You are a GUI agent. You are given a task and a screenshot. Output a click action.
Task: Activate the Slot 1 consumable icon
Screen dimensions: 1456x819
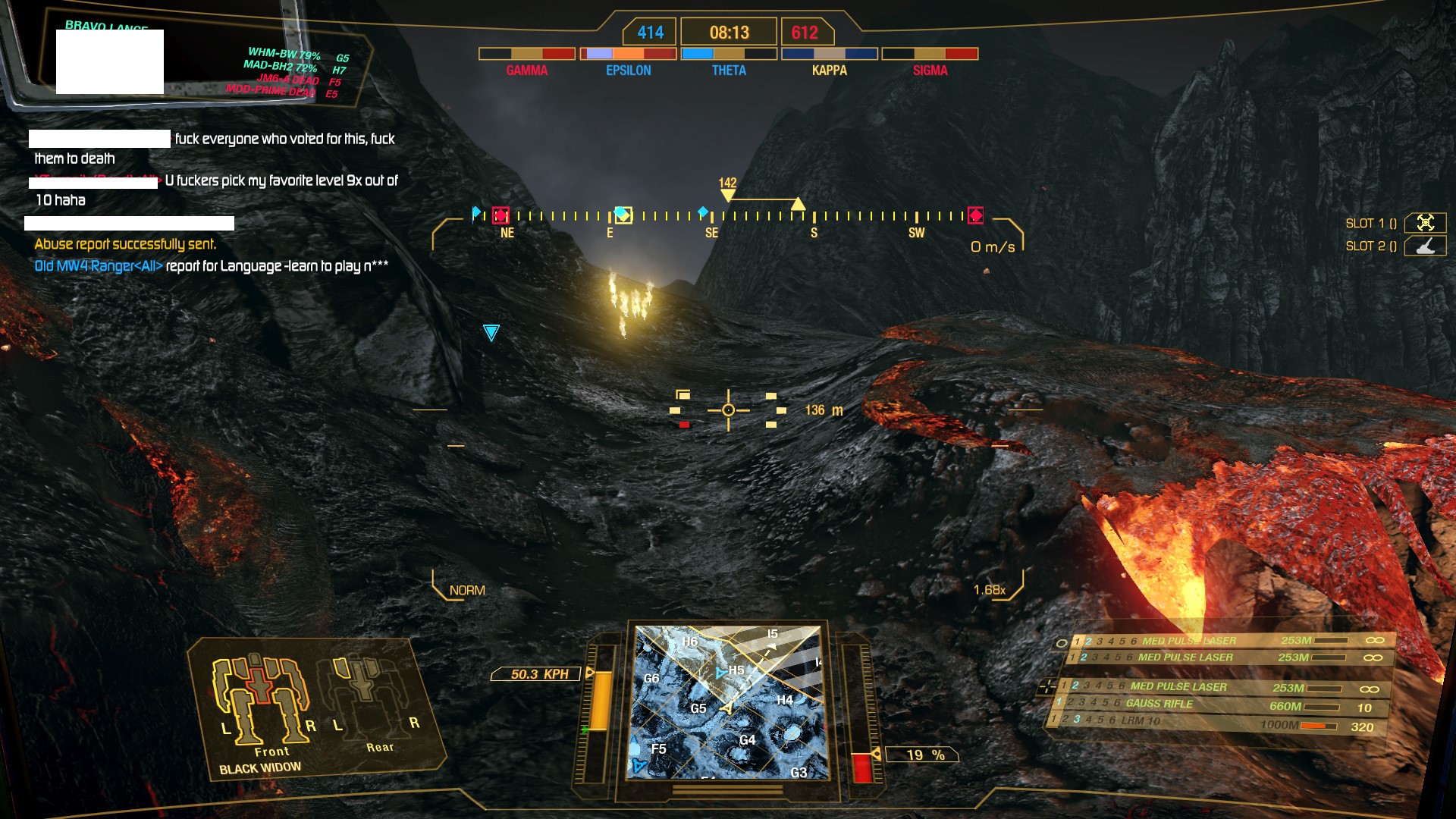tap(1425, 223)
